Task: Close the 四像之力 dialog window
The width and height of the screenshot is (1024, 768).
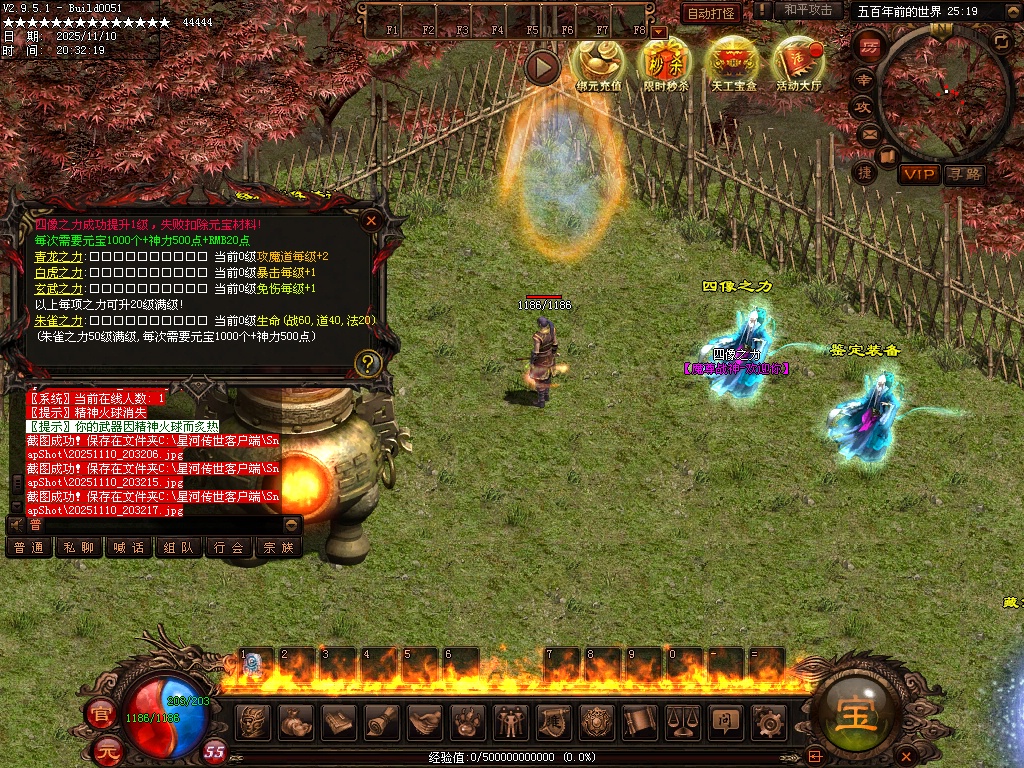Action: [x=371, y=220]
